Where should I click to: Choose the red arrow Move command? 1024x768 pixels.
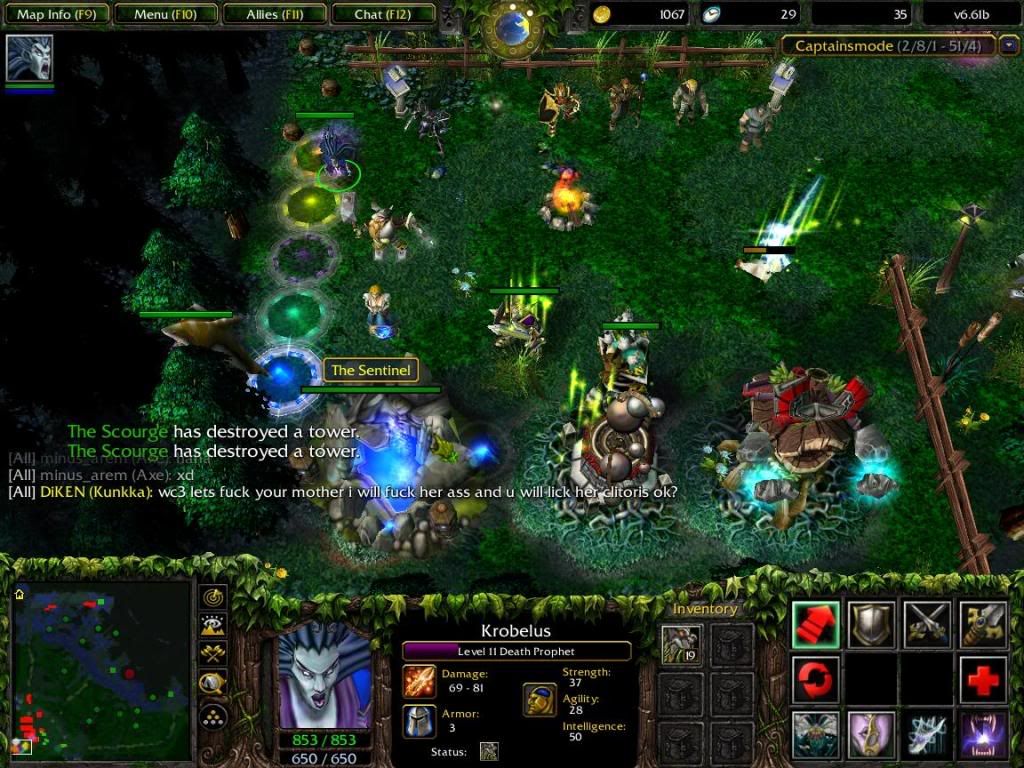[816, 625]
